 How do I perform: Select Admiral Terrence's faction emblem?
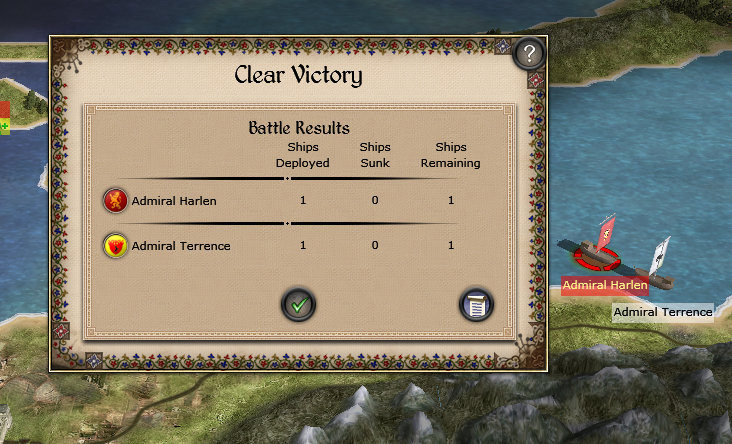[116, 245]
